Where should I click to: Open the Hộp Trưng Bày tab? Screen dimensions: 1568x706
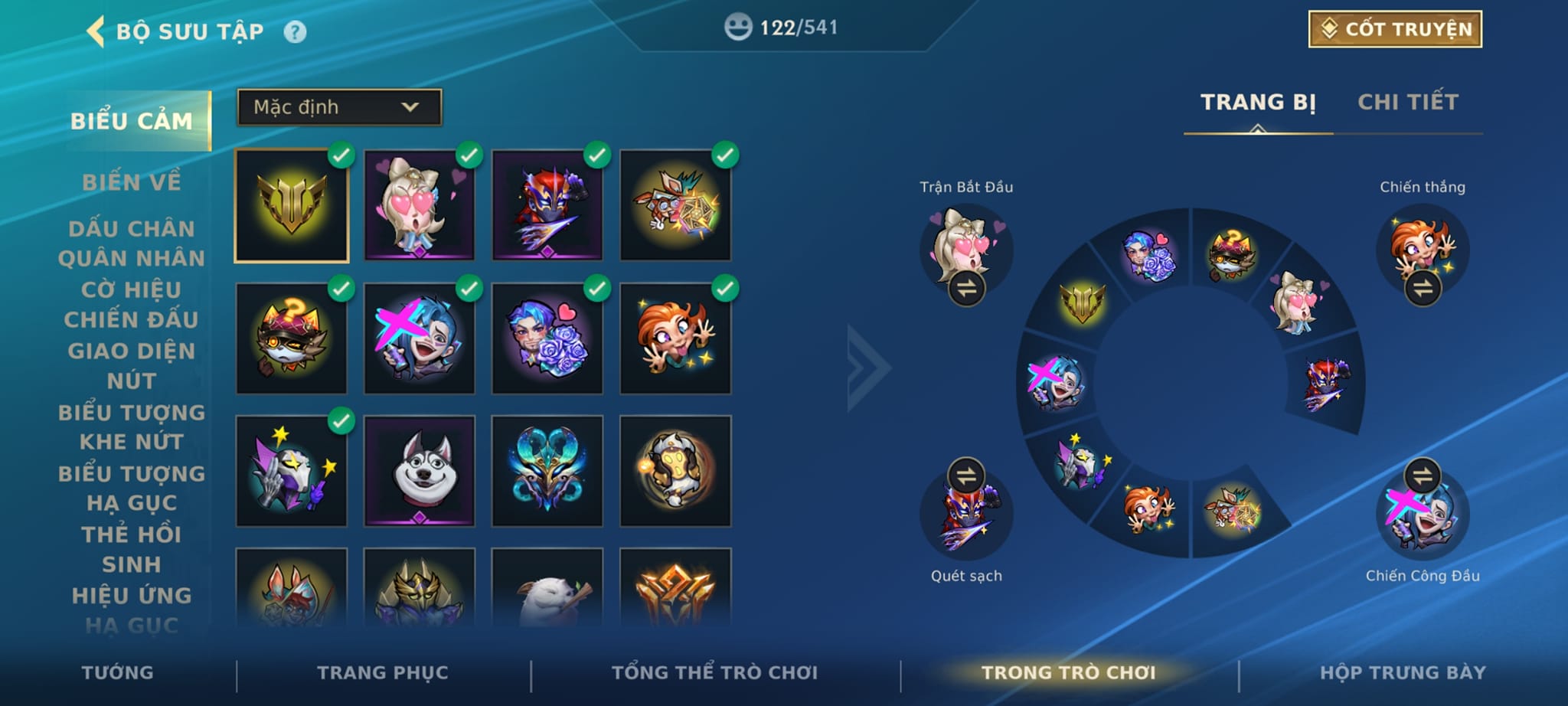(1403, 672)
